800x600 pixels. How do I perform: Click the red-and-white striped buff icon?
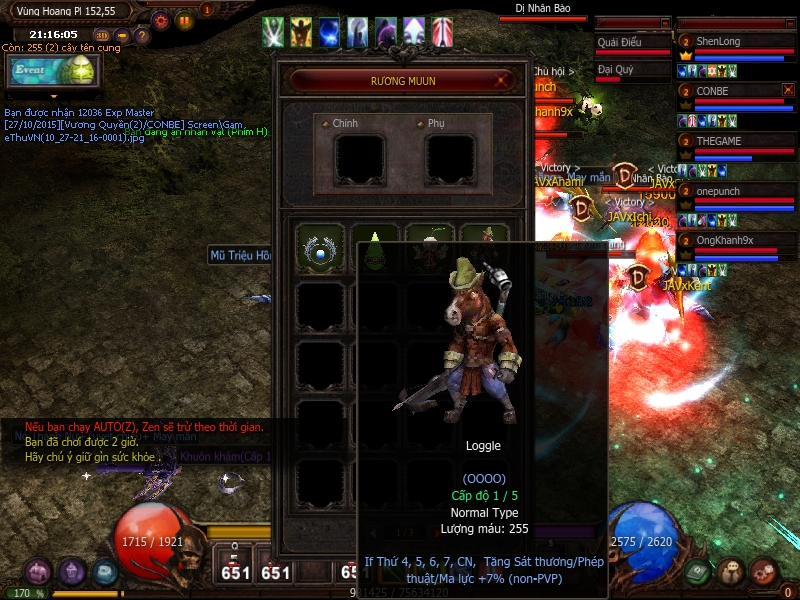pyautogui.click(x=442, y=32)
